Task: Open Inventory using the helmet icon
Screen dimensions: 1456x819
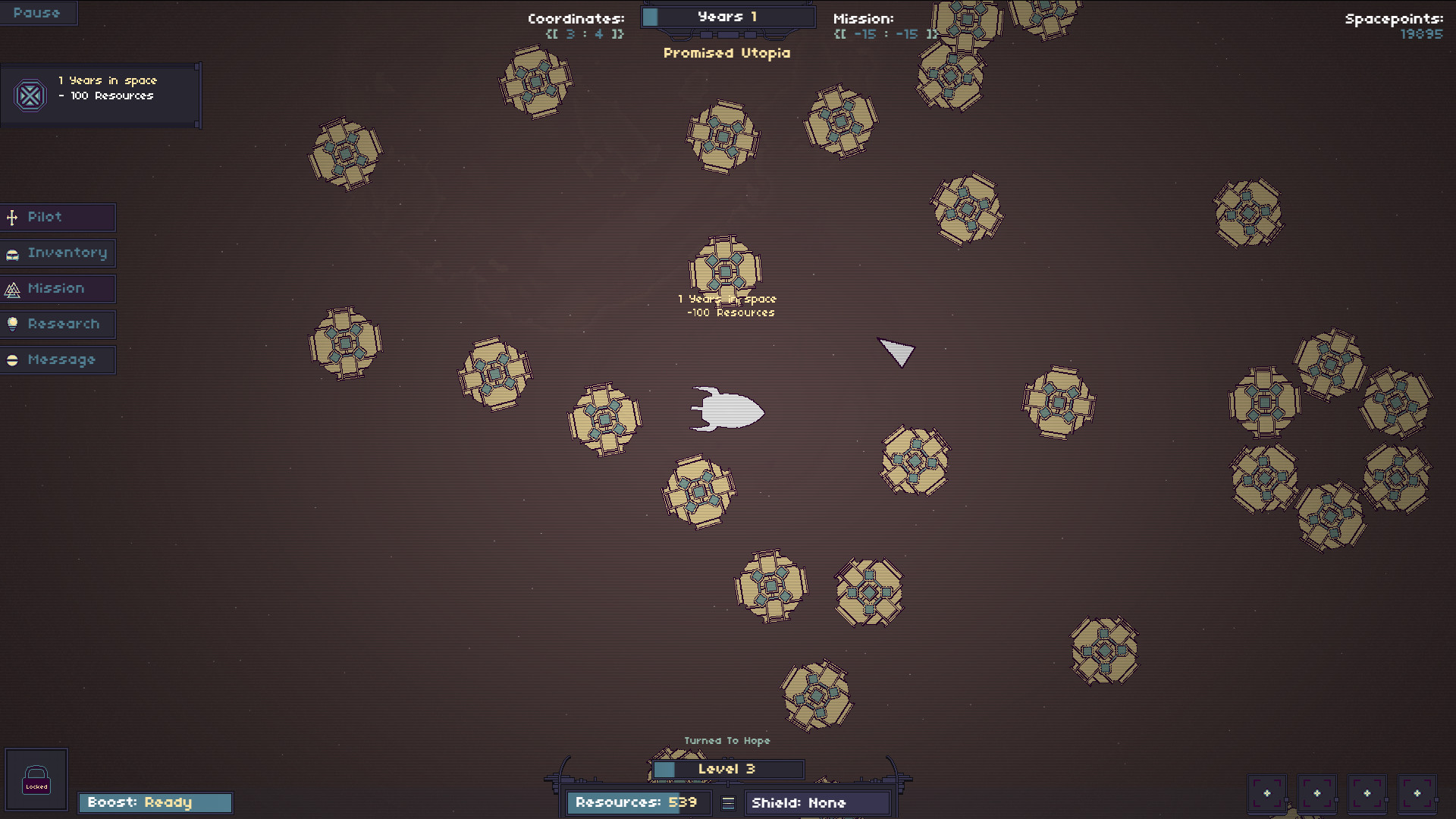Action: pyautogui.click(x=11, y=253)
